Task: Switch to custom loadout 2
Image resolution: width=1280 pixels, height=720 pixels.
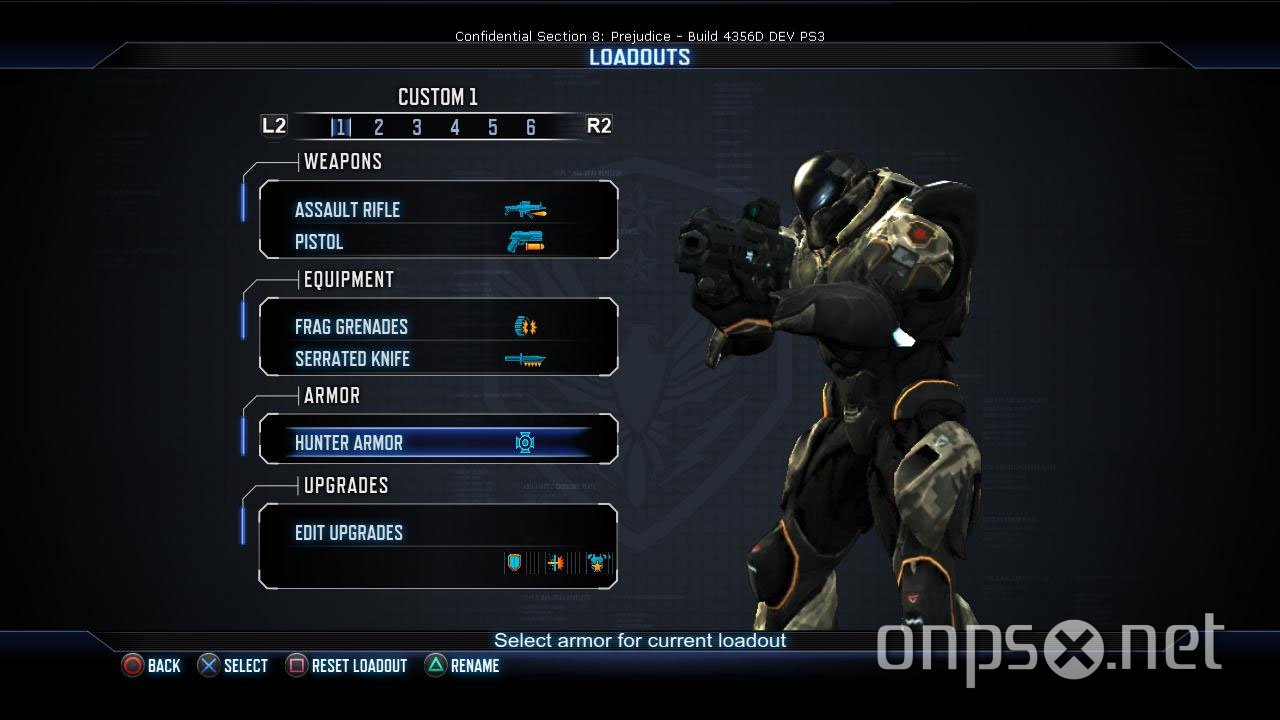Action: point(379,127)
